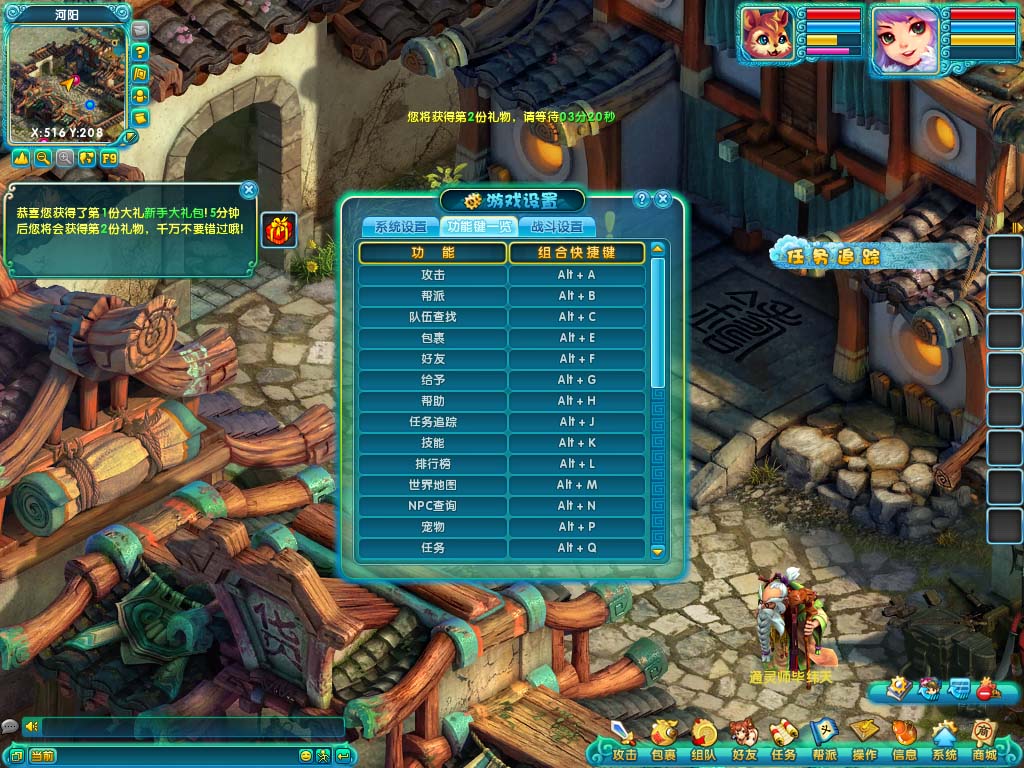Close the 游戏设置 settings window

(x=663, y=199)
